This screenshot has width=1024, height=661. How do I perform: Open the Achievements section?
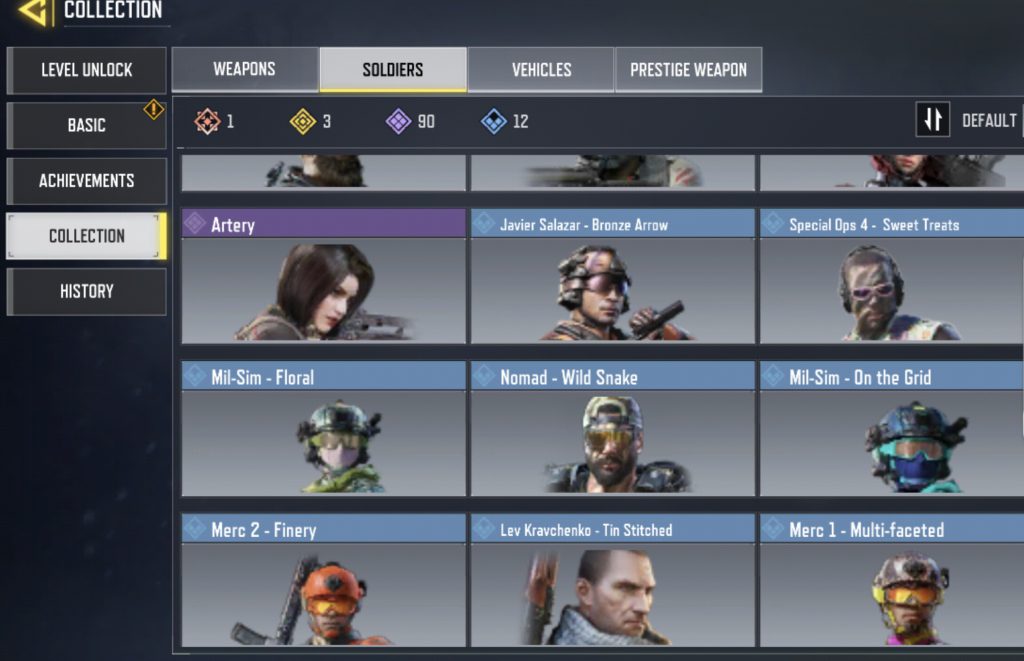(x=86, y=181)
